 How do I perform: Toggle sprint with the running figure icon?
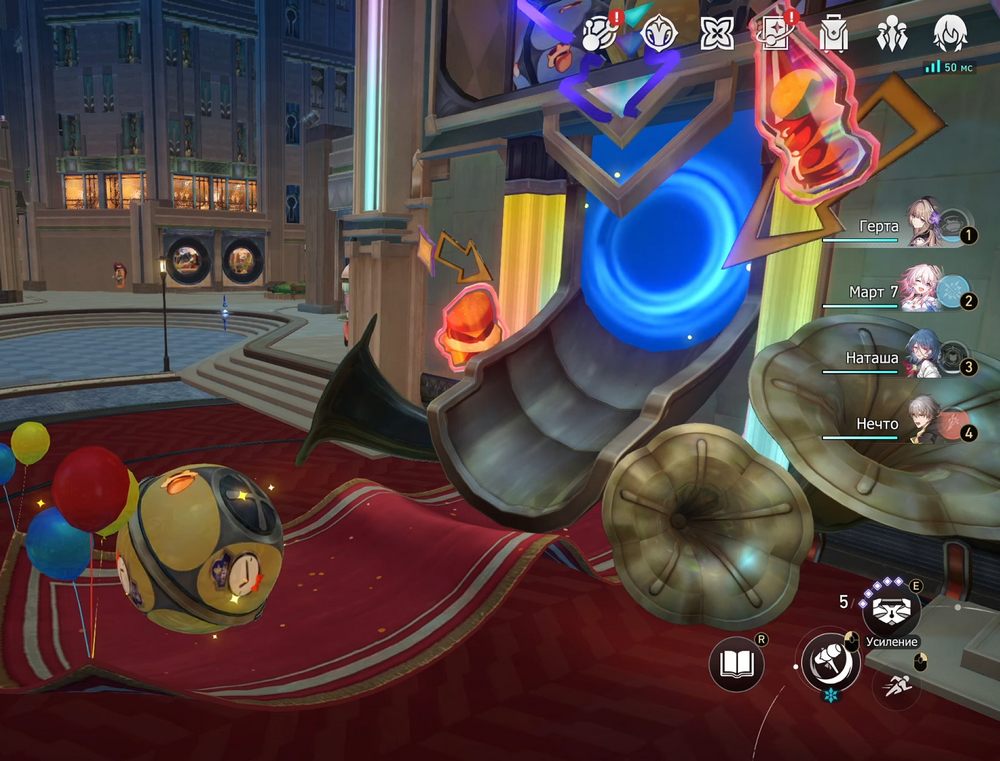(898, 684)
